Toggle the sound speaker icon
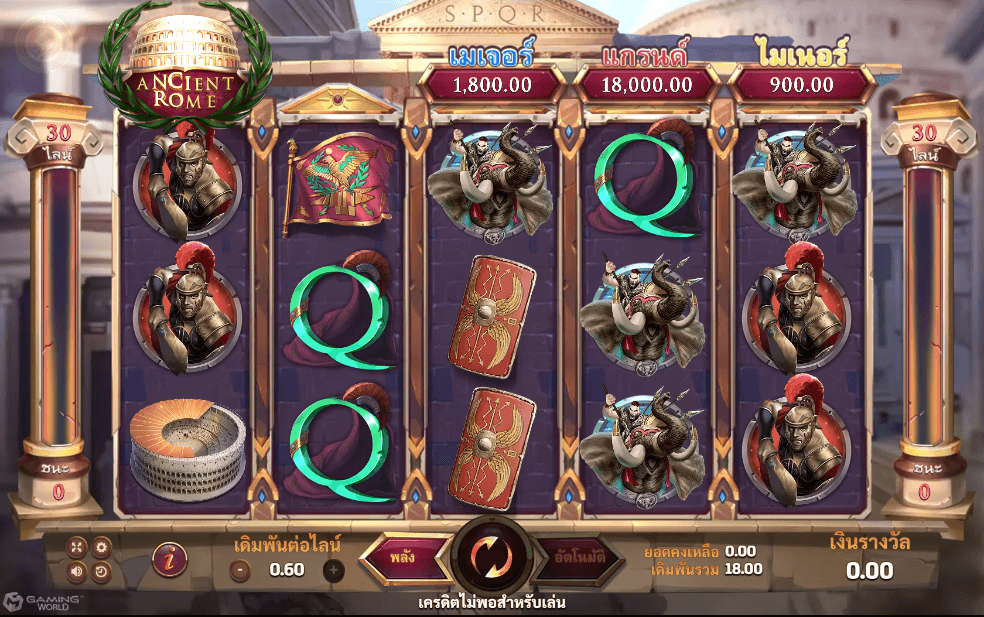 coord(77,572)
